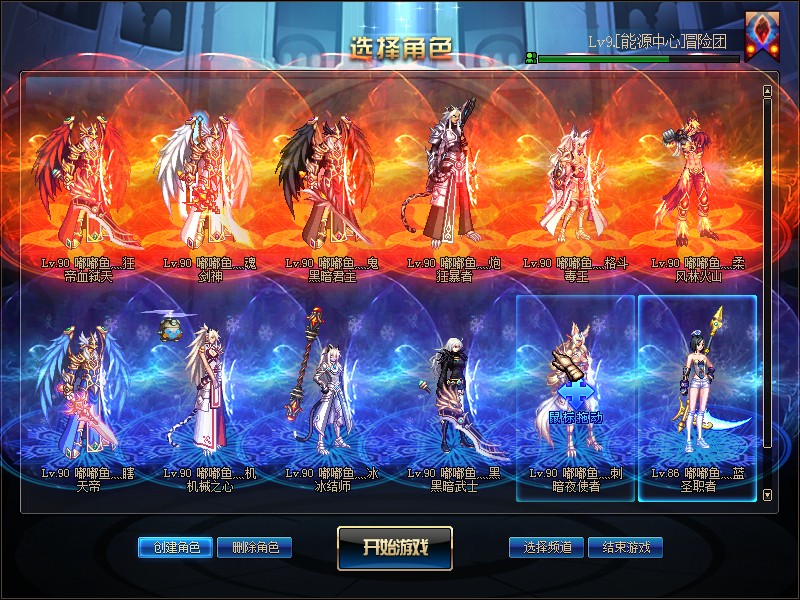Click the scrollbar's up arrow
The image size is (800, 600).
click(767, 91)
